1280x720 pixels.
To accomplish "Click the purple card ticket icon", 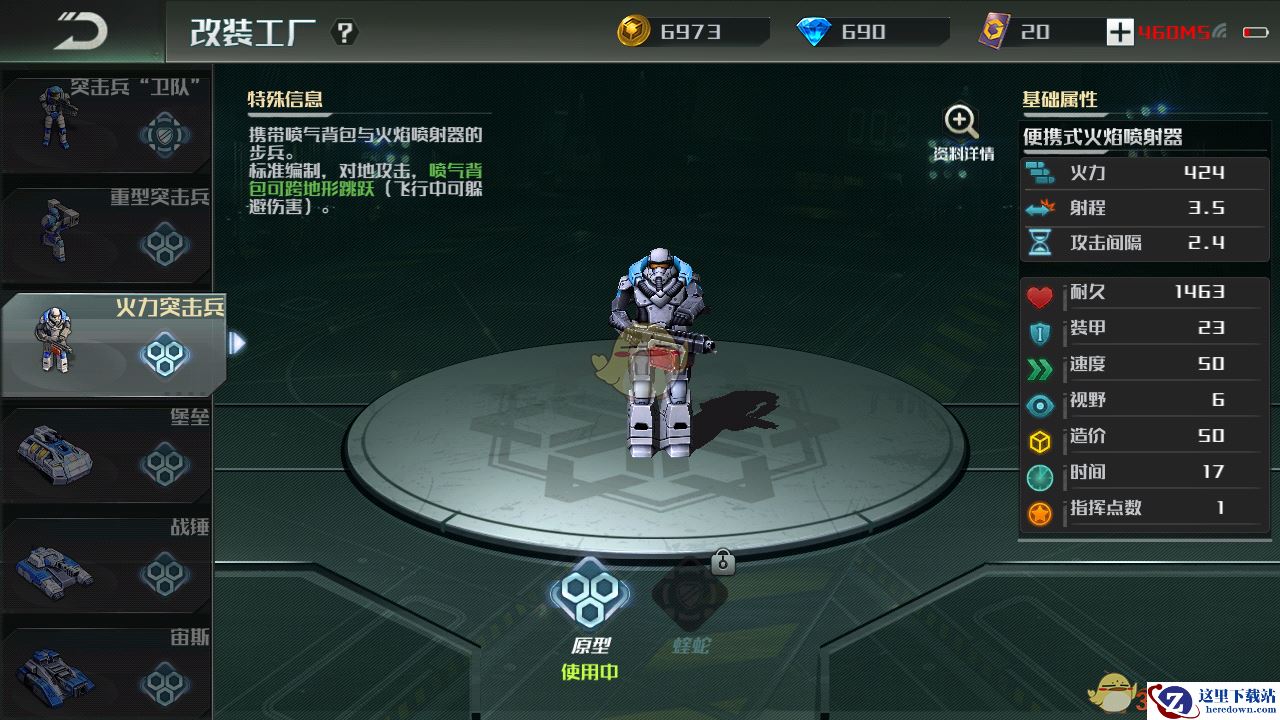I will click(994, 32).
